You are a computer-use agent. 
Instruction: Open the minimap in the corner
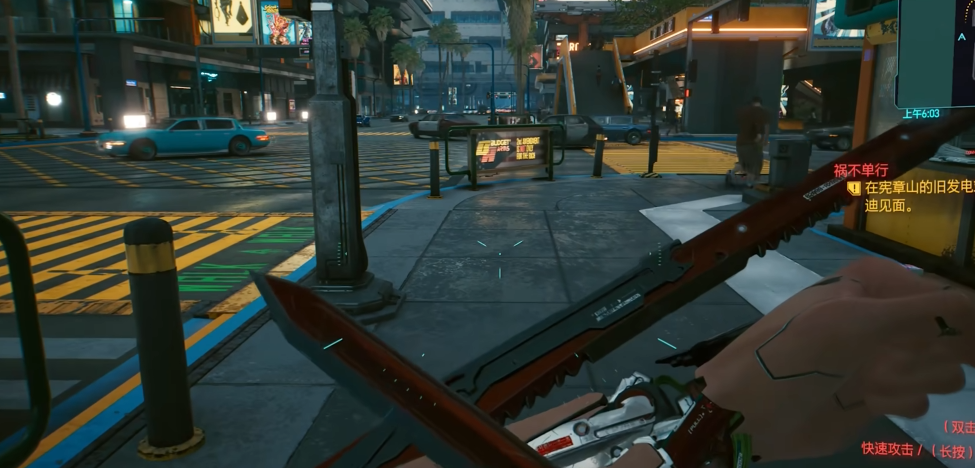pos(936,50)
